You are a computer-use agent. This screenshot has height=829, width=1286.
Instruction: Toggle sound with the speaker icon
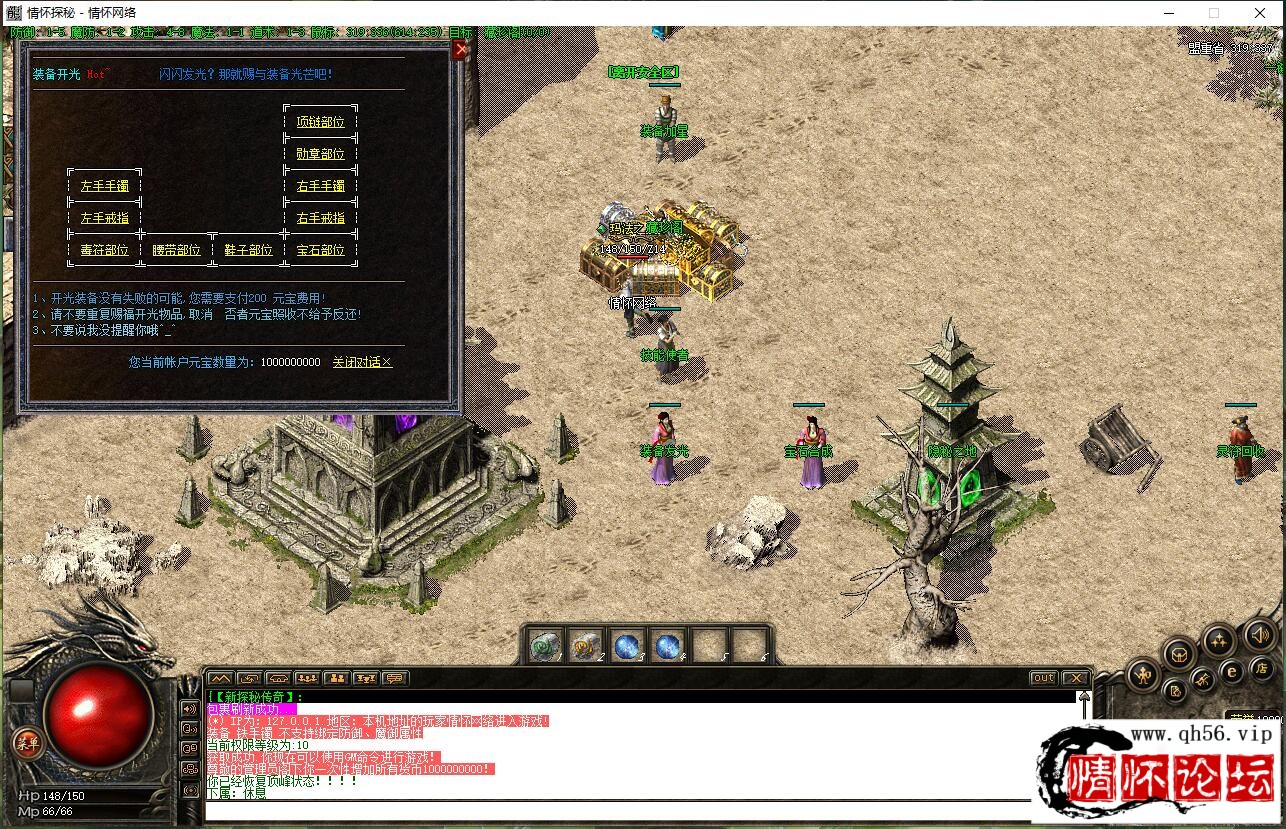tap(1258, 635)
